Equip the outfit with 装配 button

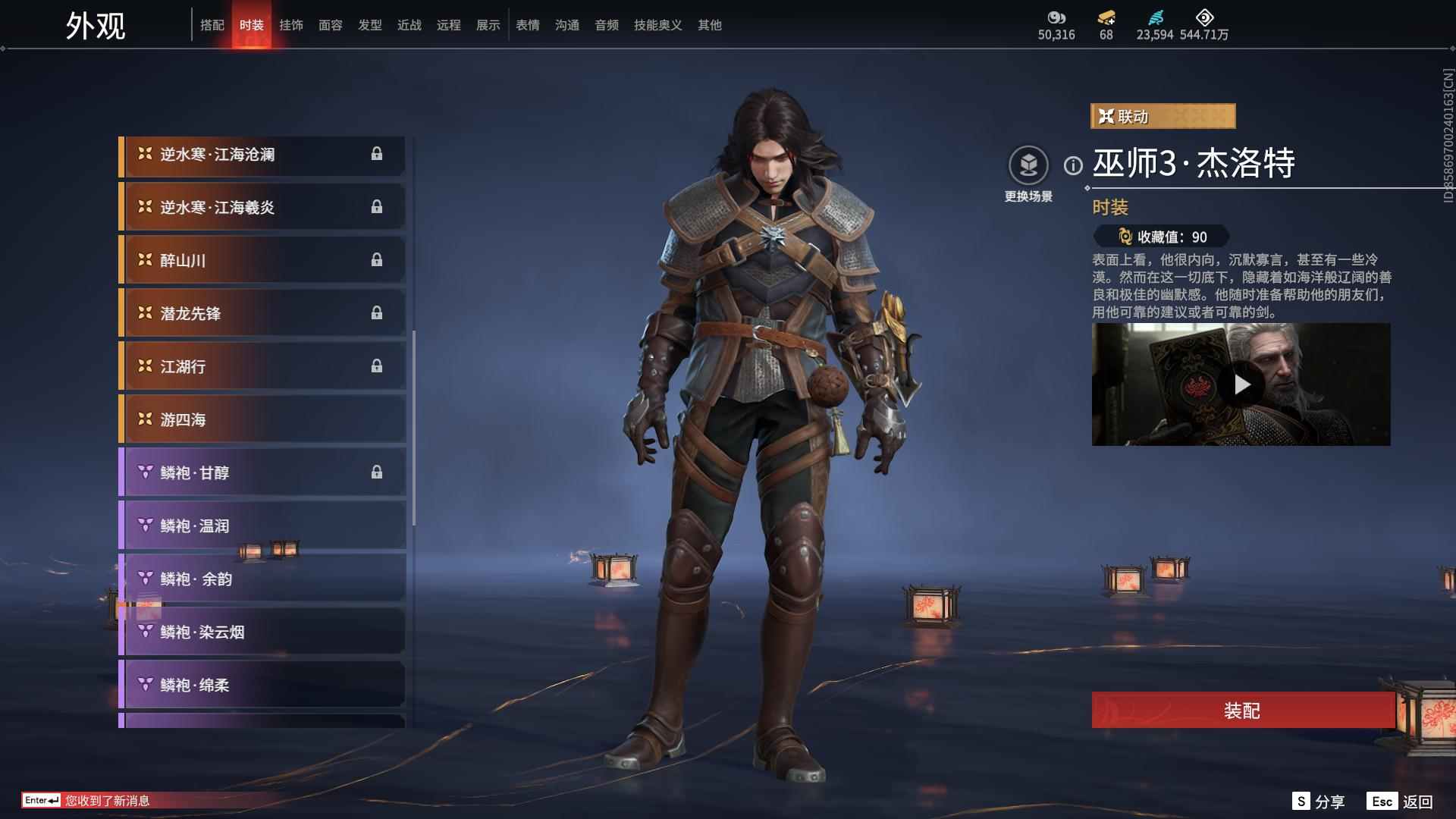pyautogui.click(x=1242, y=711)
